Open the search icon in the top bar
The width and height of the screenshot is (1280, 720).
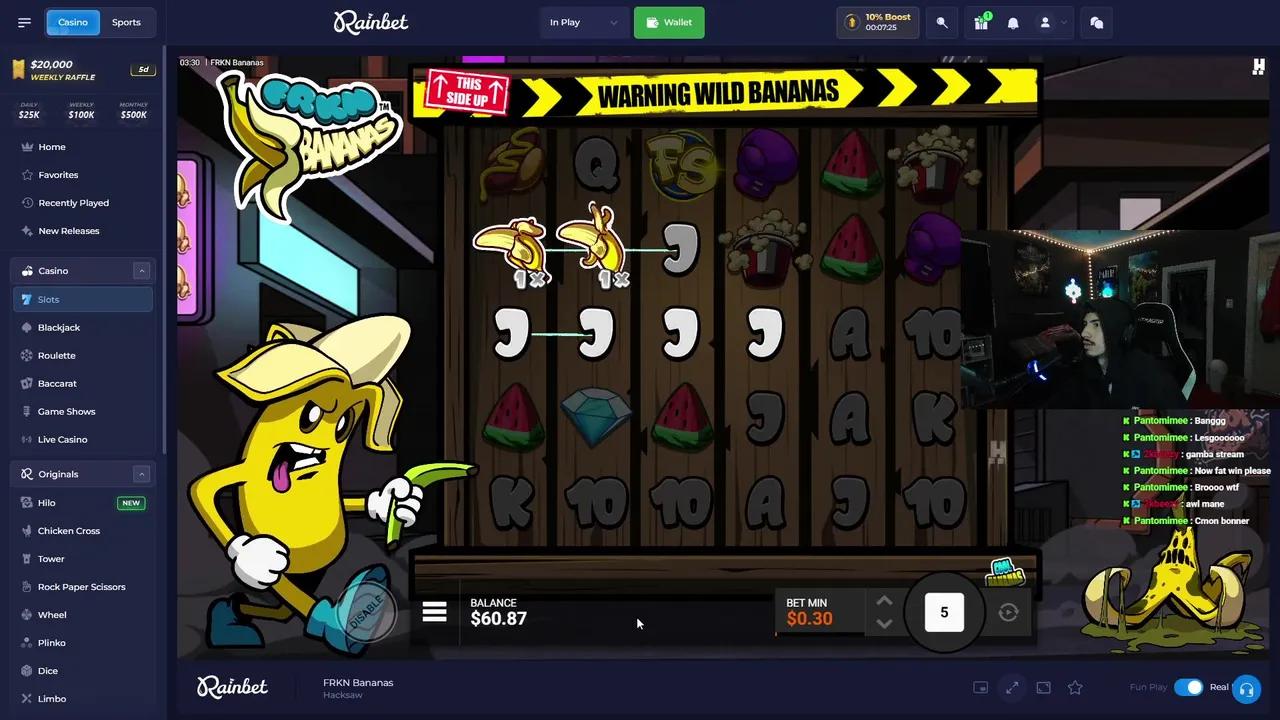pos(941,22)
